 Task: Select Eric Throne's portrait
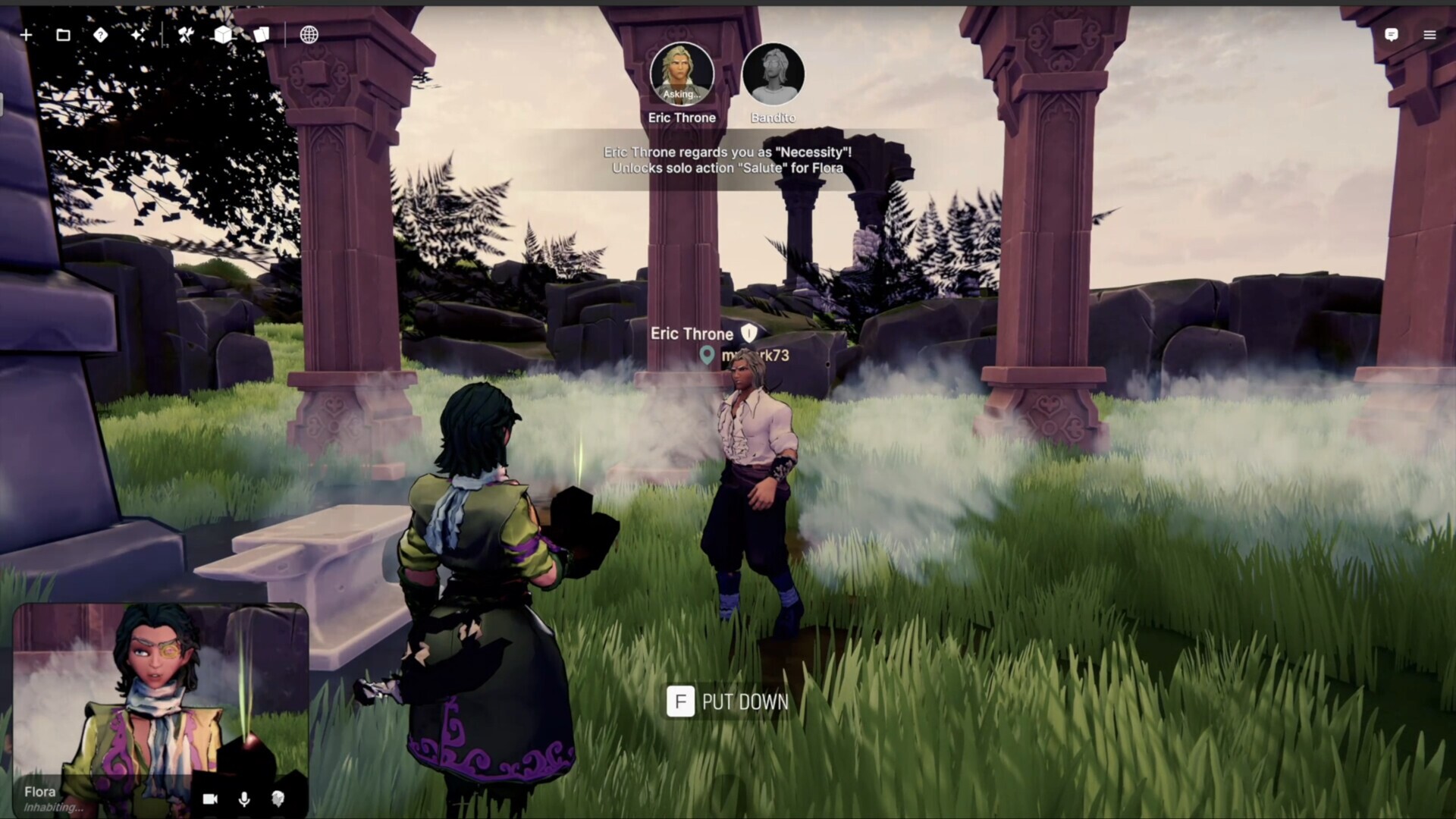pos(682,74)
